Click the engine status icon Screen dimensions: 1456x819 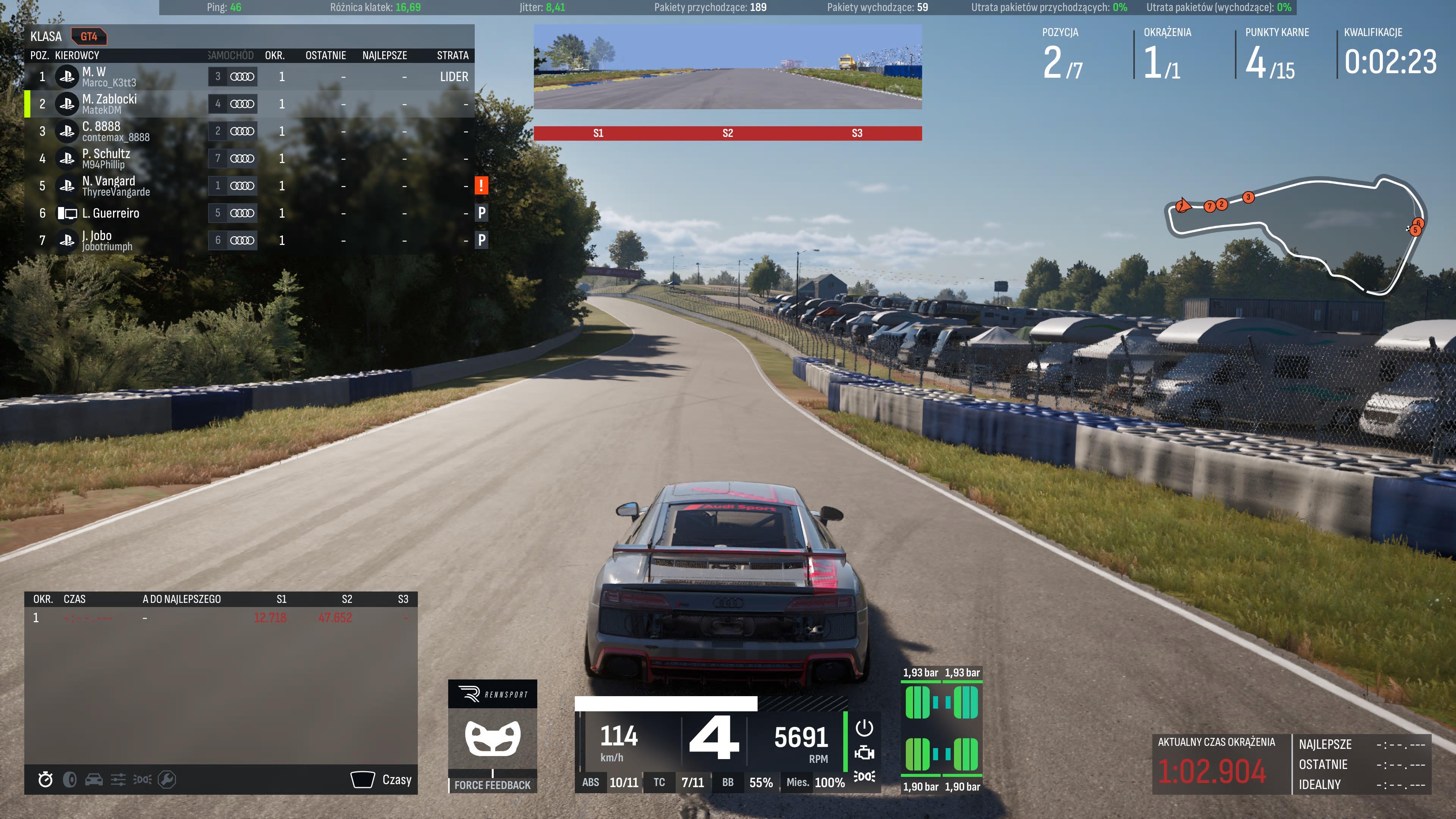(864, 753)
